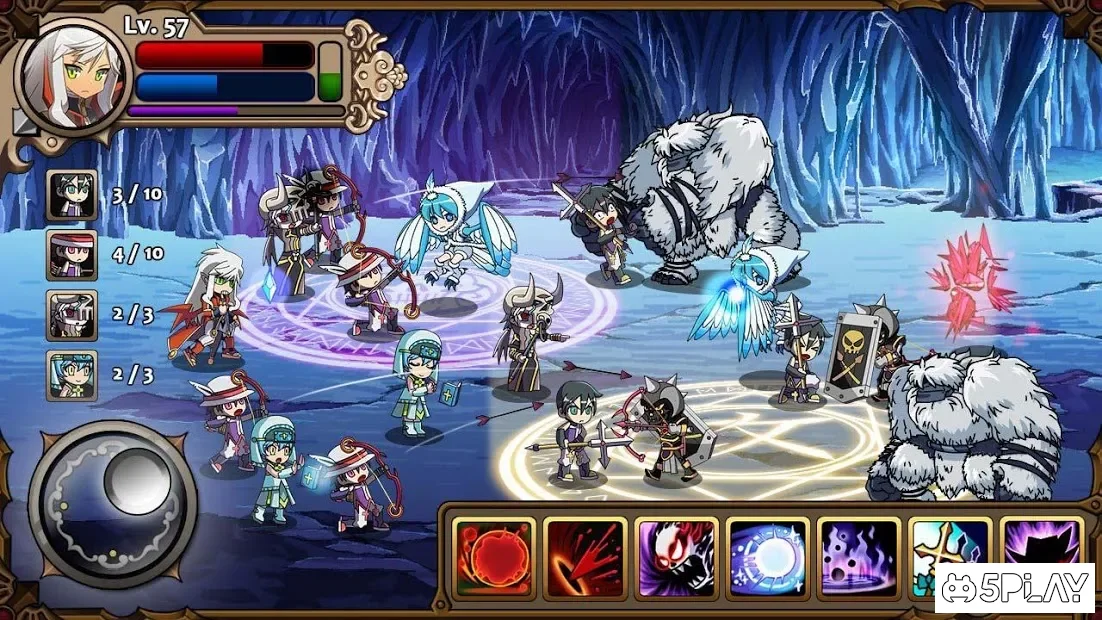Viewport: 1102px width, 620px height.
Task: Select the dark-haired swordsman unit icon
Action: (72, 195)
